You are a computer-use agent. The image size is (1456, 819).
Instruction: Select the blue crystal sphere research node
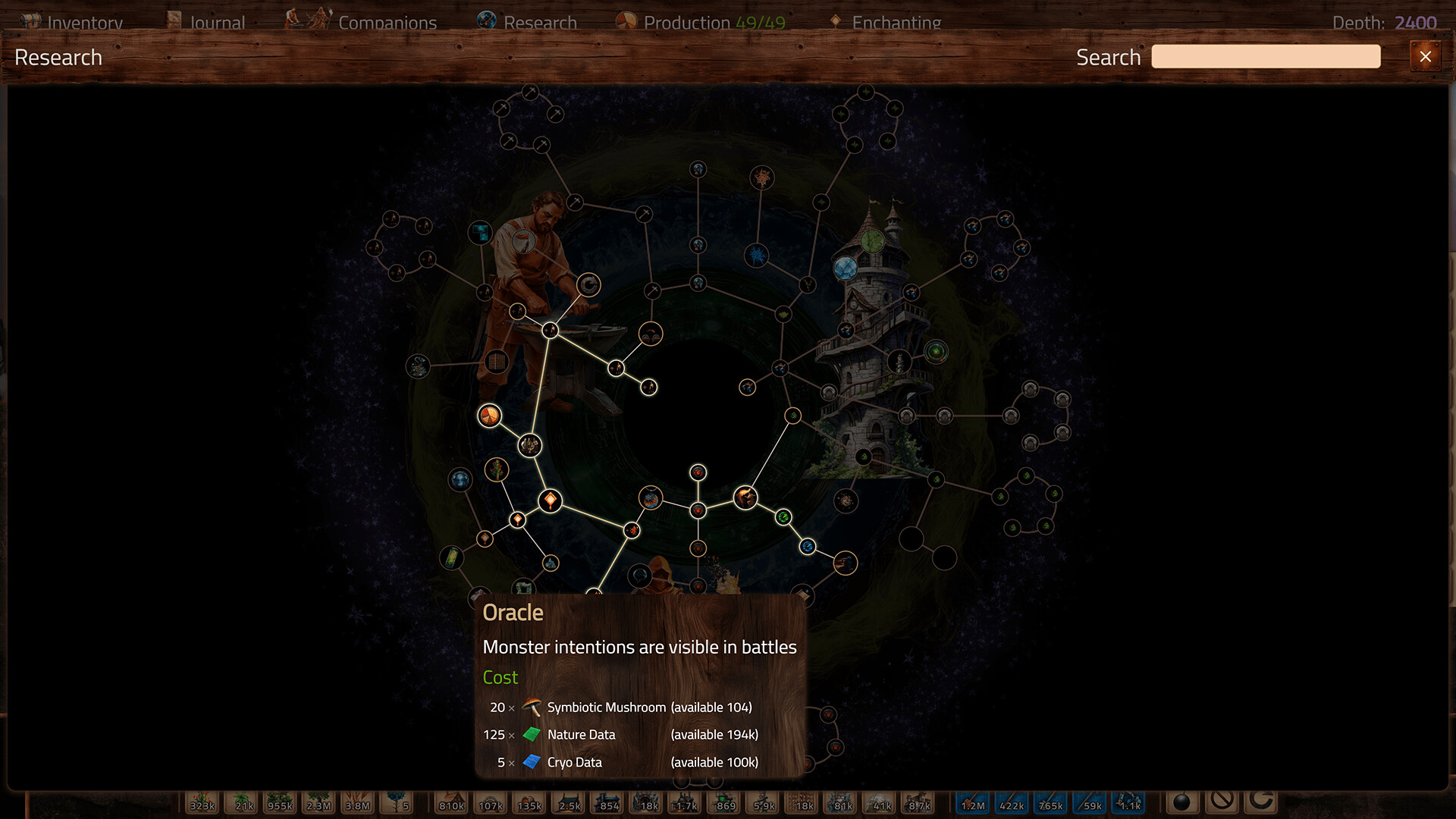845,267
